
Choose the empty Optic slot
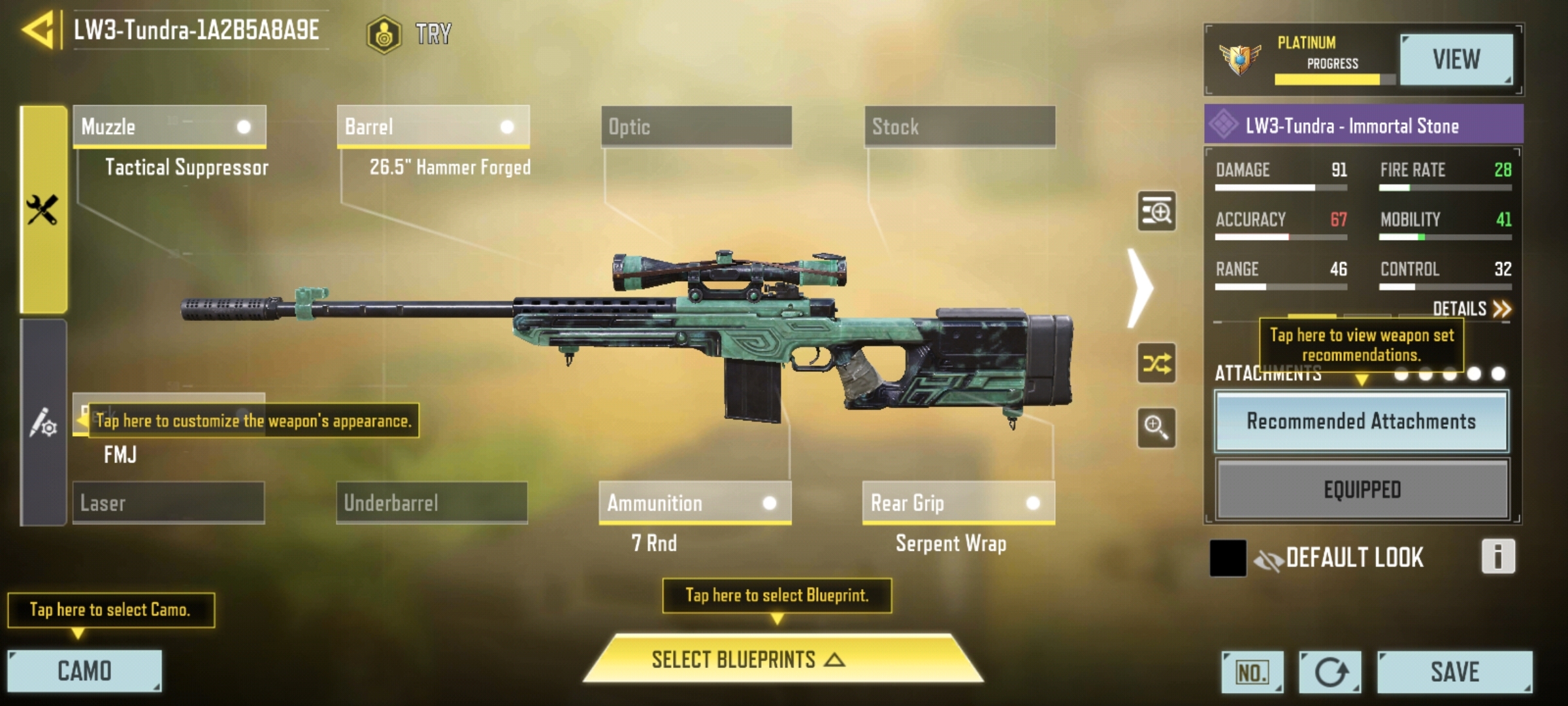coord(696,127)
